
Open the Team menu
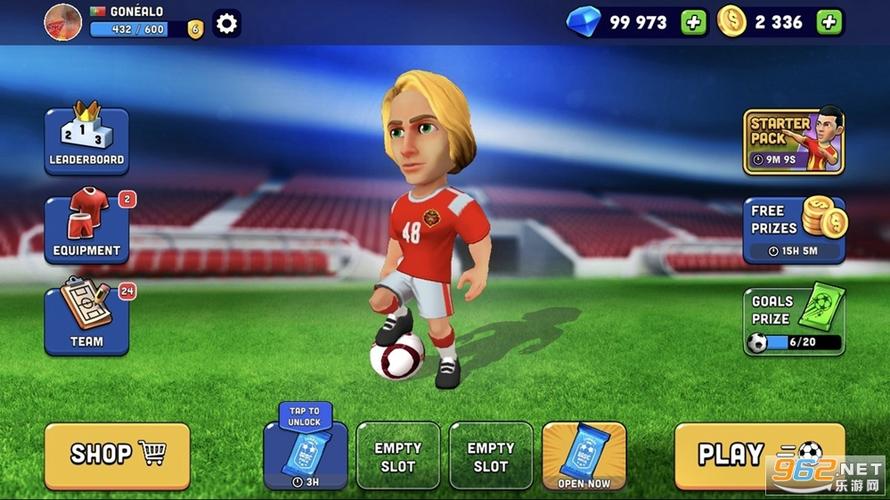[86, 318]
